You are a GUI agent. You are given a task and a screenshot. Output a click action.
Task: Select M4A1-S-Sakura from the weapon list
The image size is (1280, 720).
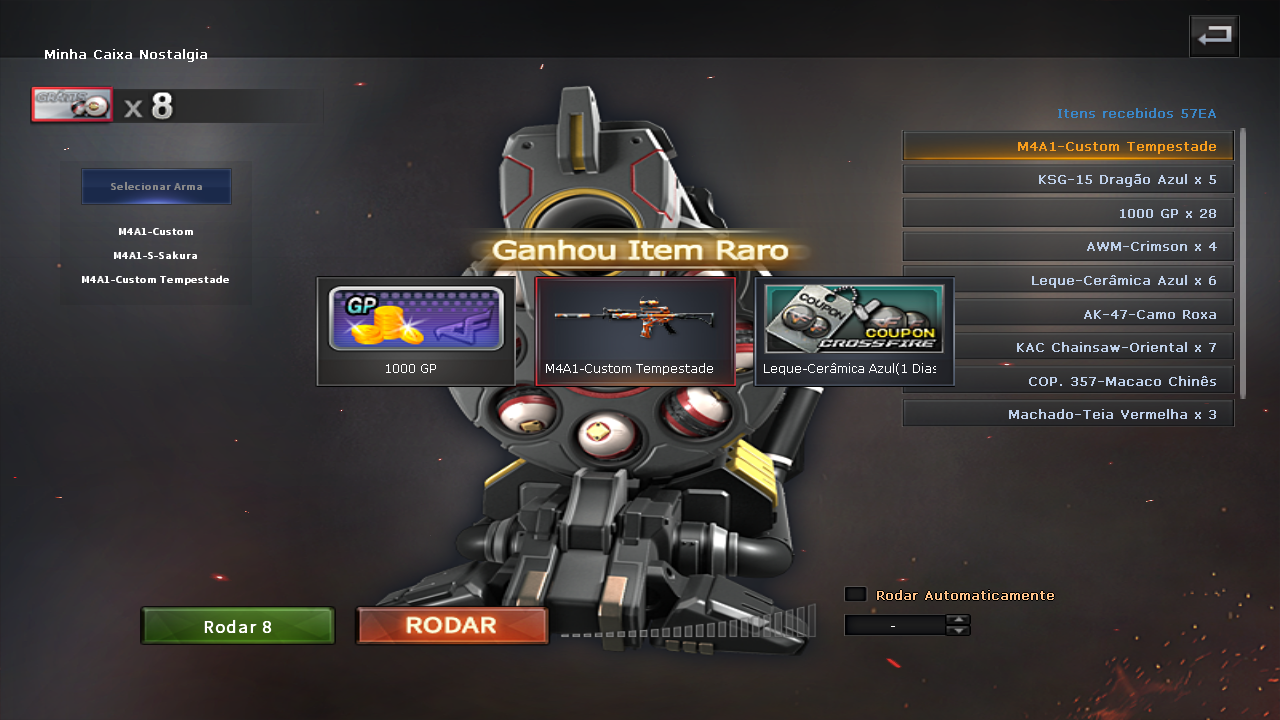coord(155,255)
